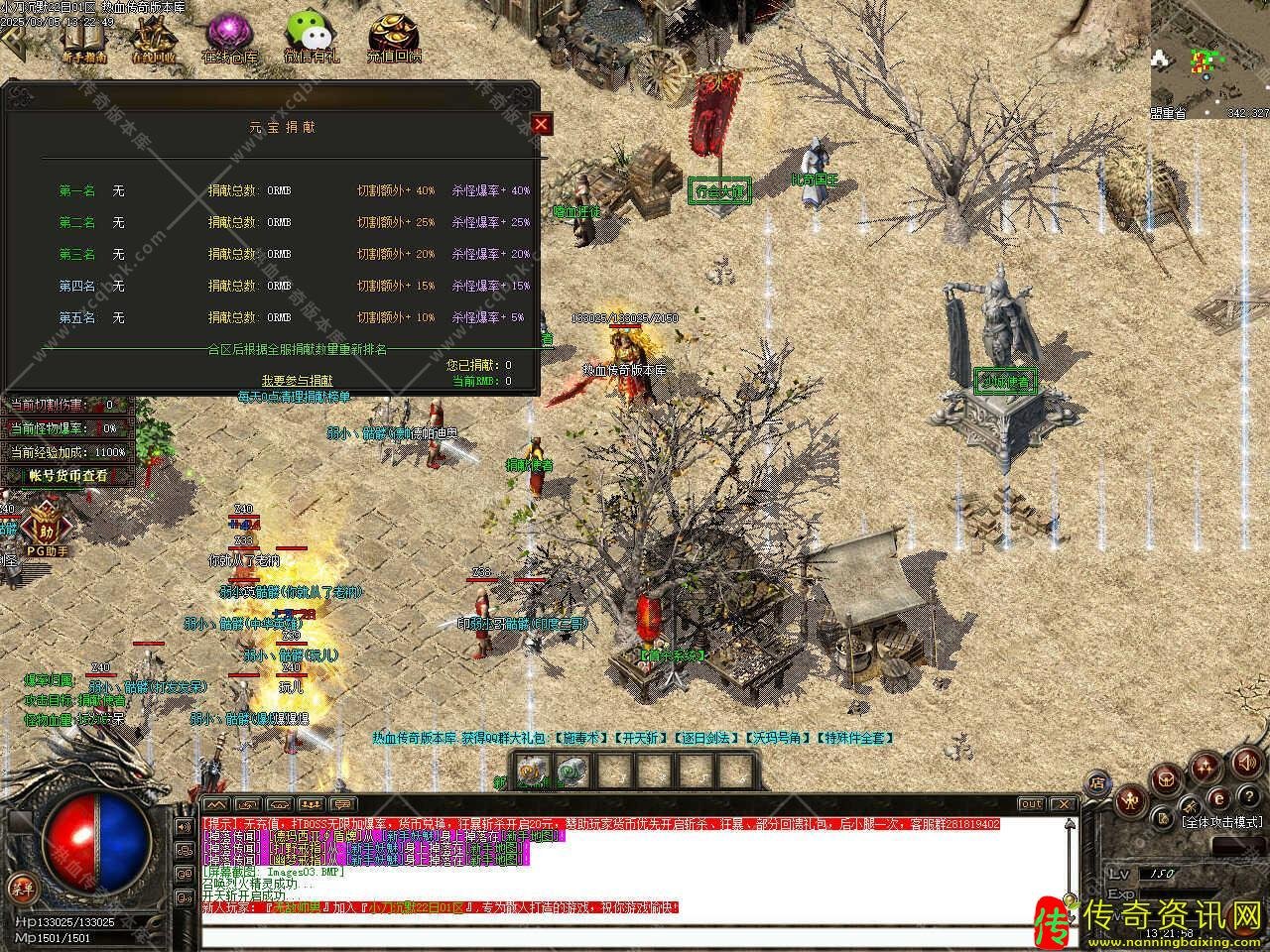
Task: Open the PG助手 assistant icon
Action: [x=46, y=526]
